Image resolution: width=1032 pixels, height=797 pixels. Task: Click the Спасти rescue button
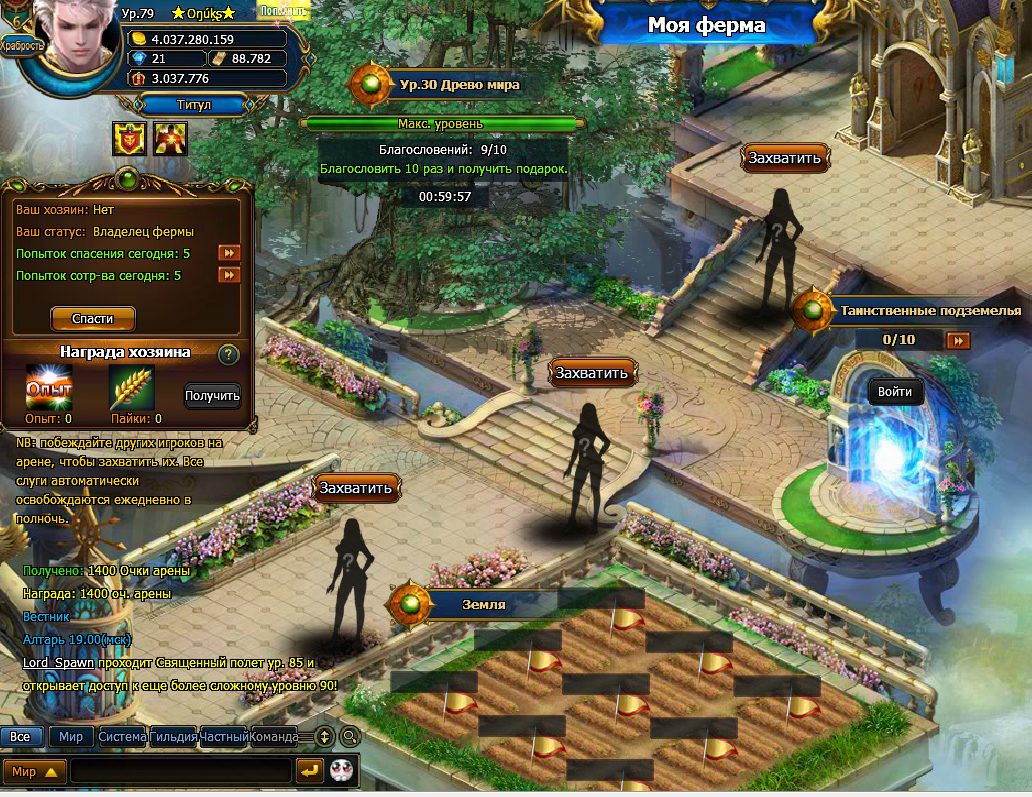coord(92,319)
